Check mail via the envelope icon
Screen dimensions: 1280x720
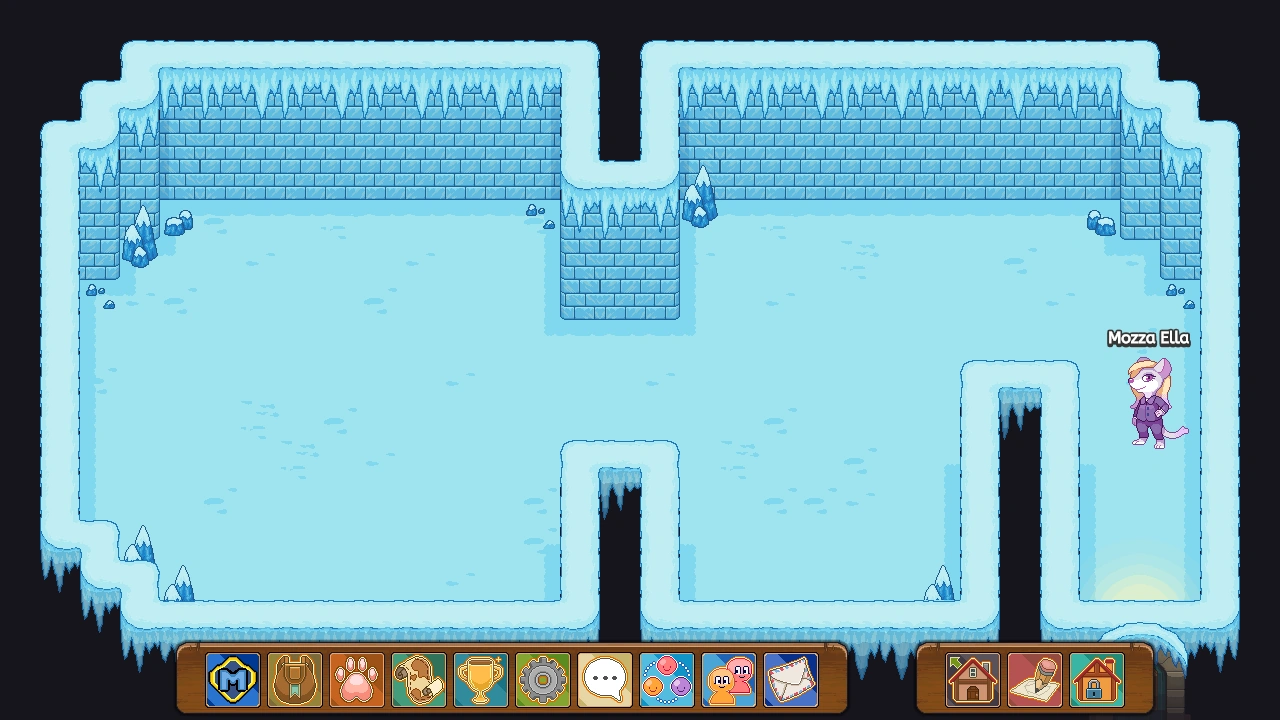click(792, 681)
